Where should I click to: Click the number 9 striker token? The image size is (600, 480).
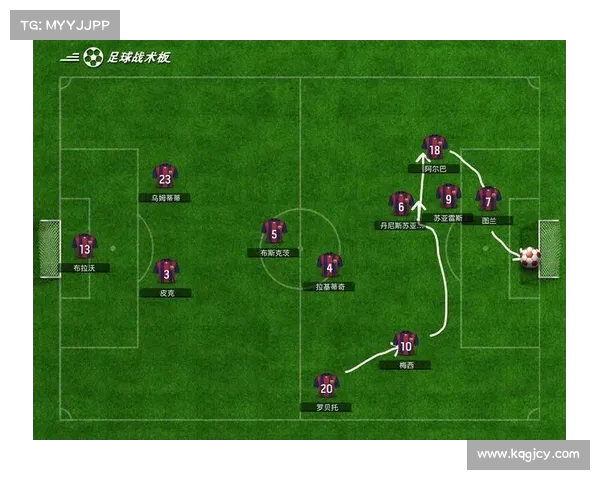tap(449, 196)
